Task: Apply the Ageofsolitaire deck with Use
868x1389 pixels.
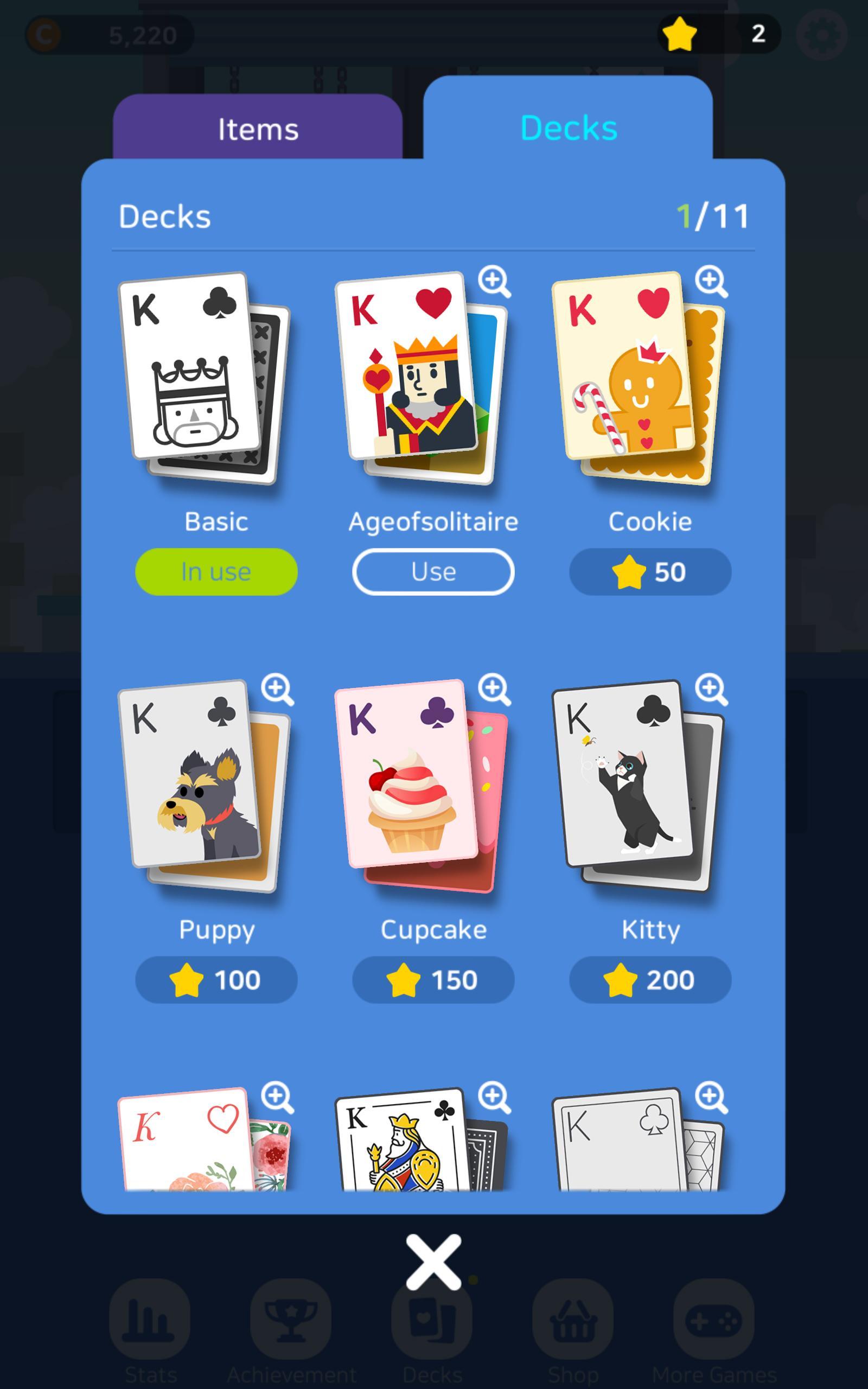Action: (x=433, y=571)
